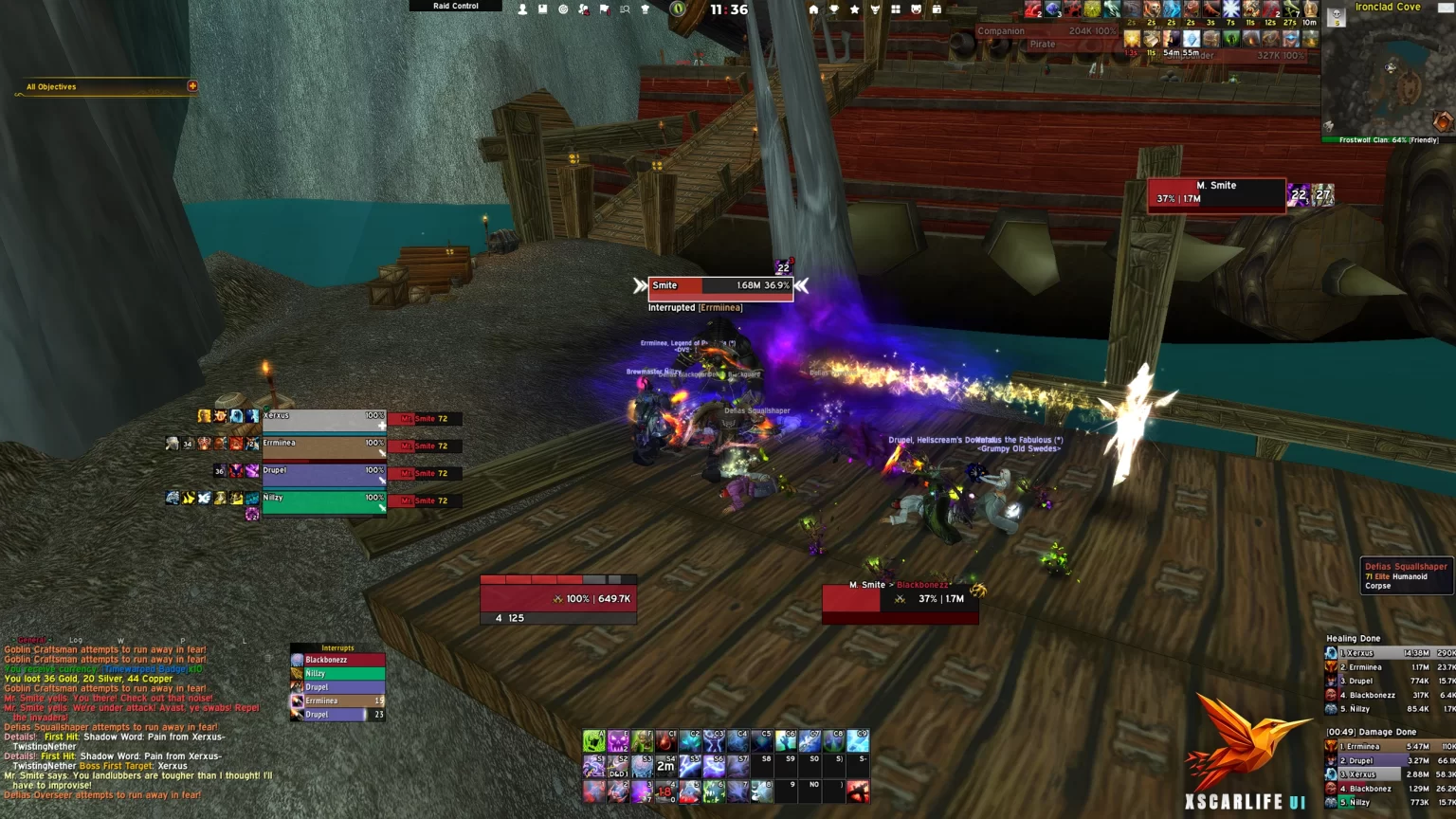The height and width of the screenshot is (819, 1456).
Task: Open the character info icon on top bar
Action: coord(522,9)
